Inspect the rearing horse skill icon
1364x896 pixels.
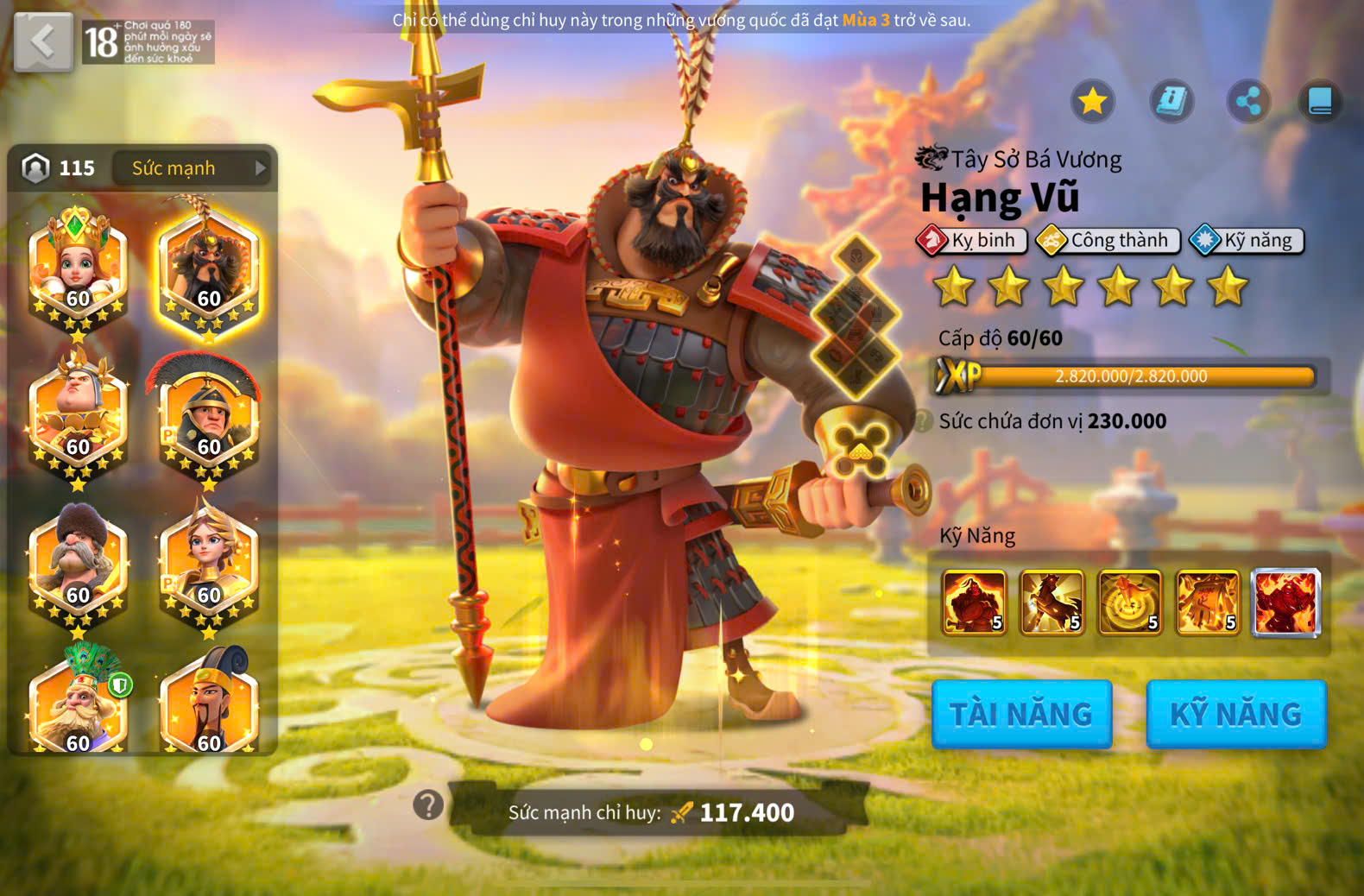tap(1051, 602)
